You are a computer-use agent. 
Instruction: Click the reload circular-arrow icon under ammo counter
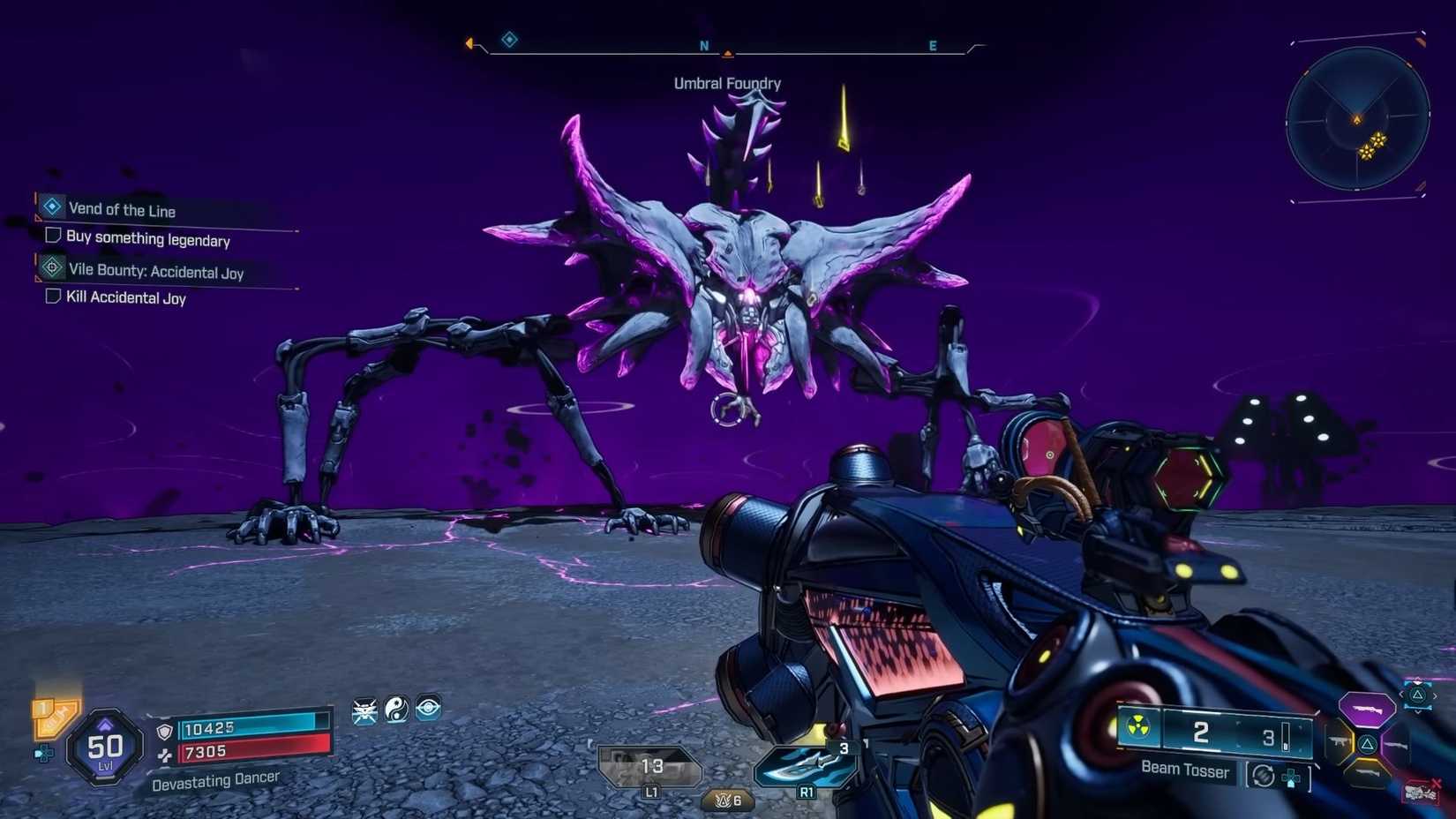click(1264, 776)
